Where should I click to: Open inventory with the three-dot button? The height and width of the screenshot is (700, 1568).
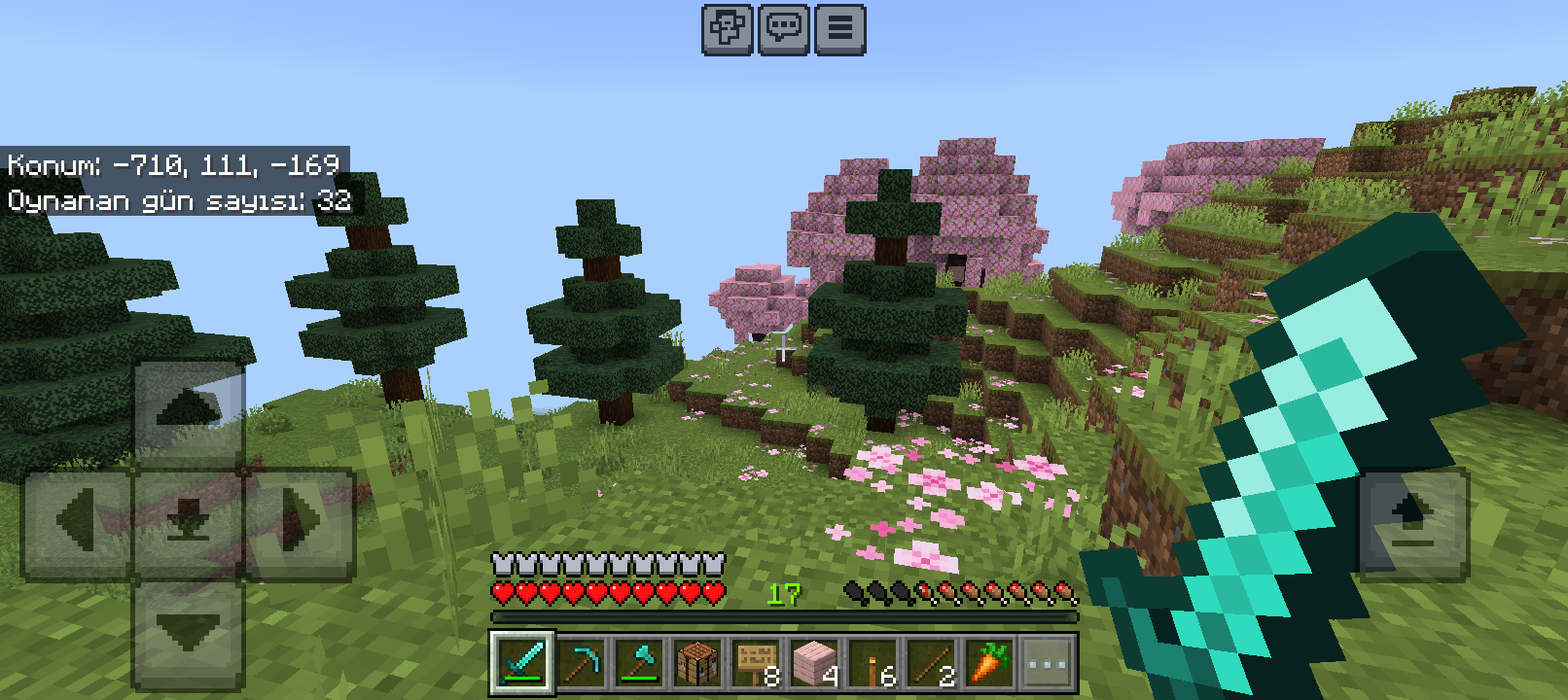click(x=1048, y=663)
